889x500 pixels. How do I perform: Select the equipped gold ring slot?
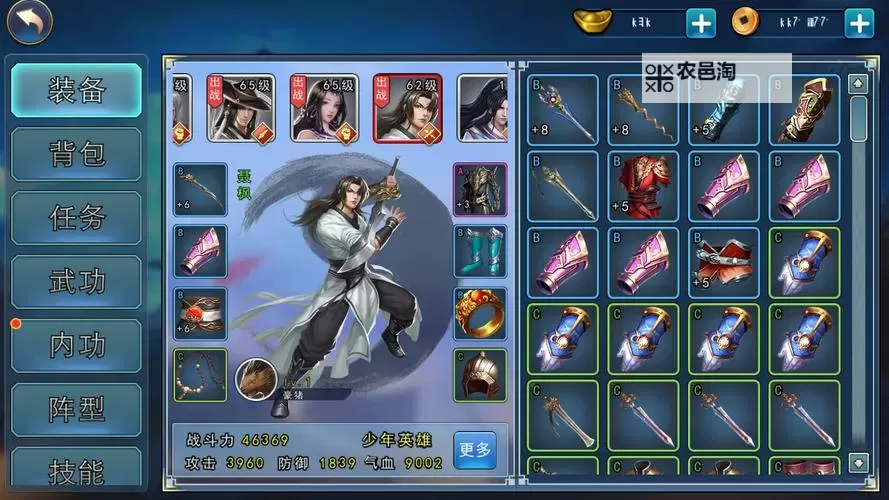click(480, 313)
